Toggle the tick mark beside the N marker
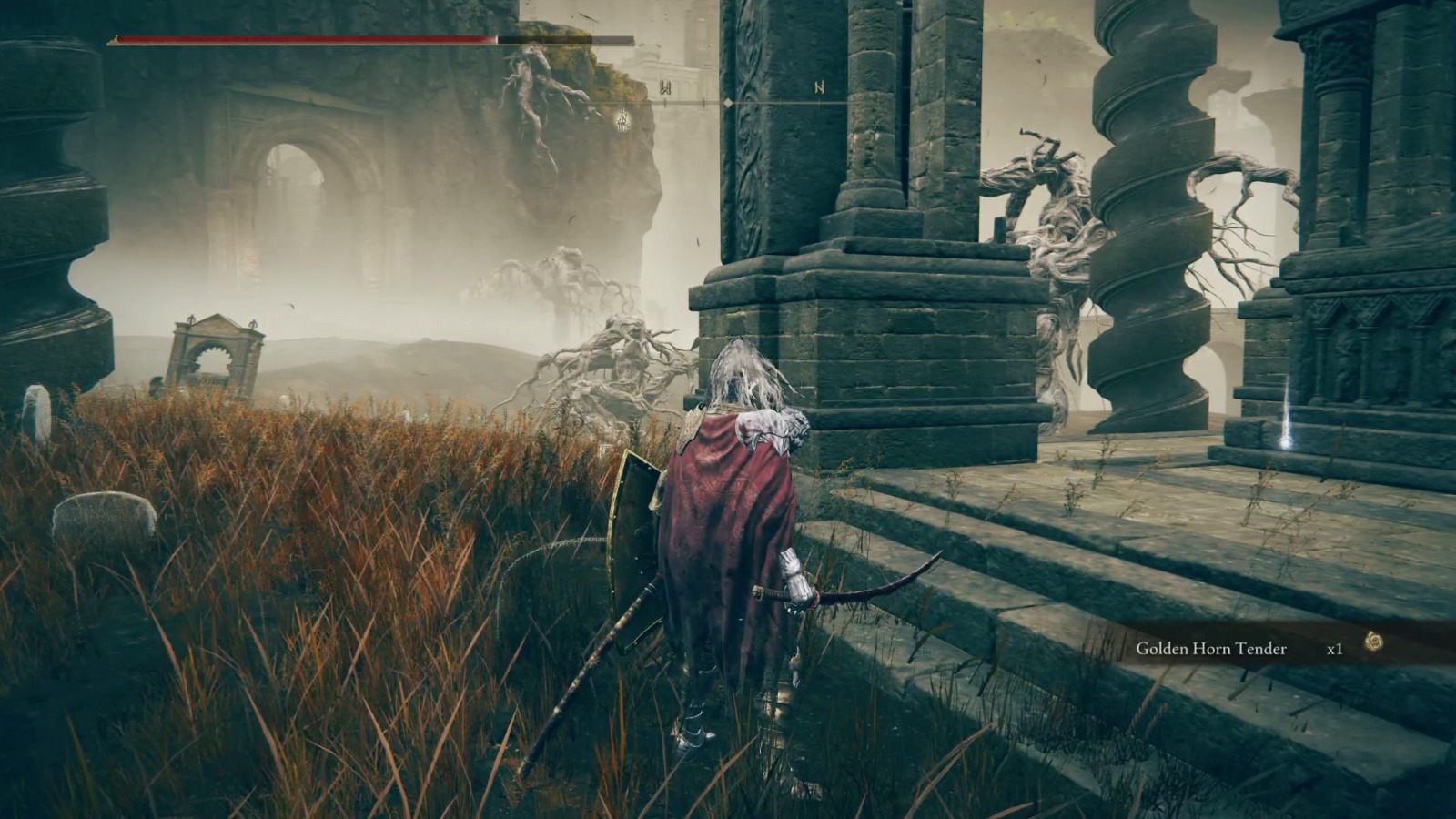This screenshot has height=819, width=1456. tap(820, 103)
